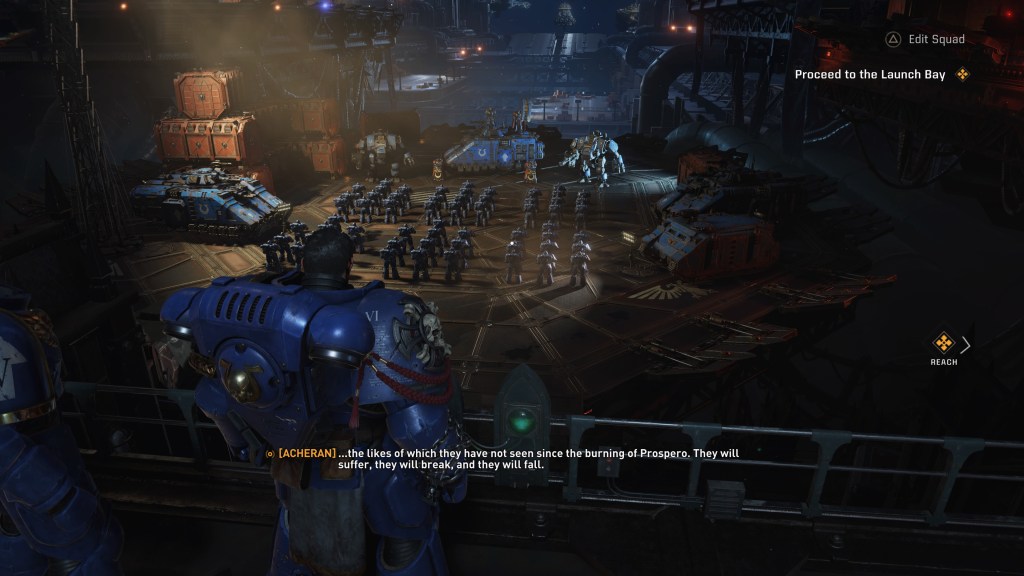This screenshot has height=576, width=1024.
Task: Click the Reach waypoint marker icon
Action: coord(943,344)
